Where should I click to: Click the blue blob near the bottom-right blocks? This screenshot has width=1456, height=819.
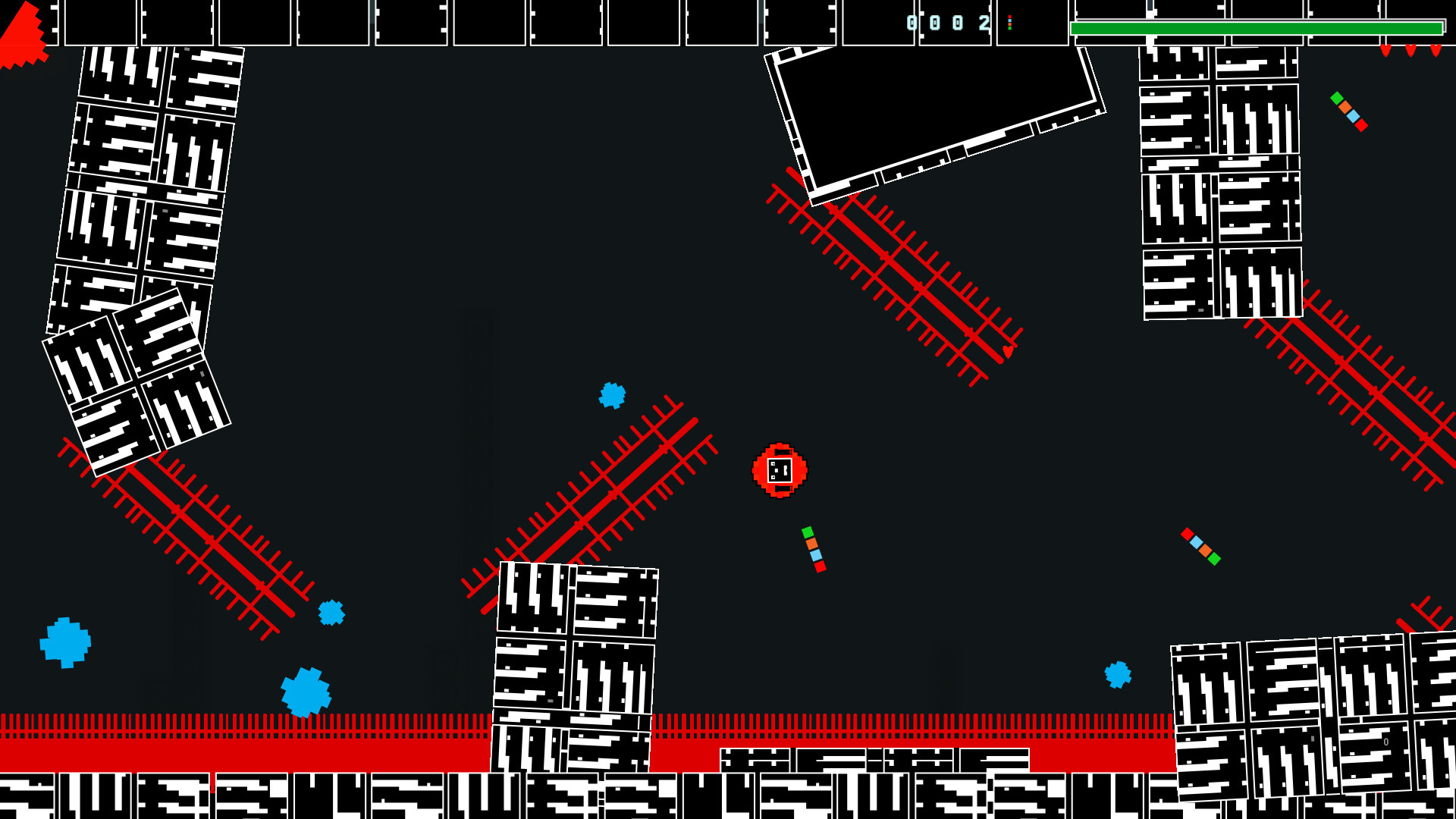click(1117, 673)
